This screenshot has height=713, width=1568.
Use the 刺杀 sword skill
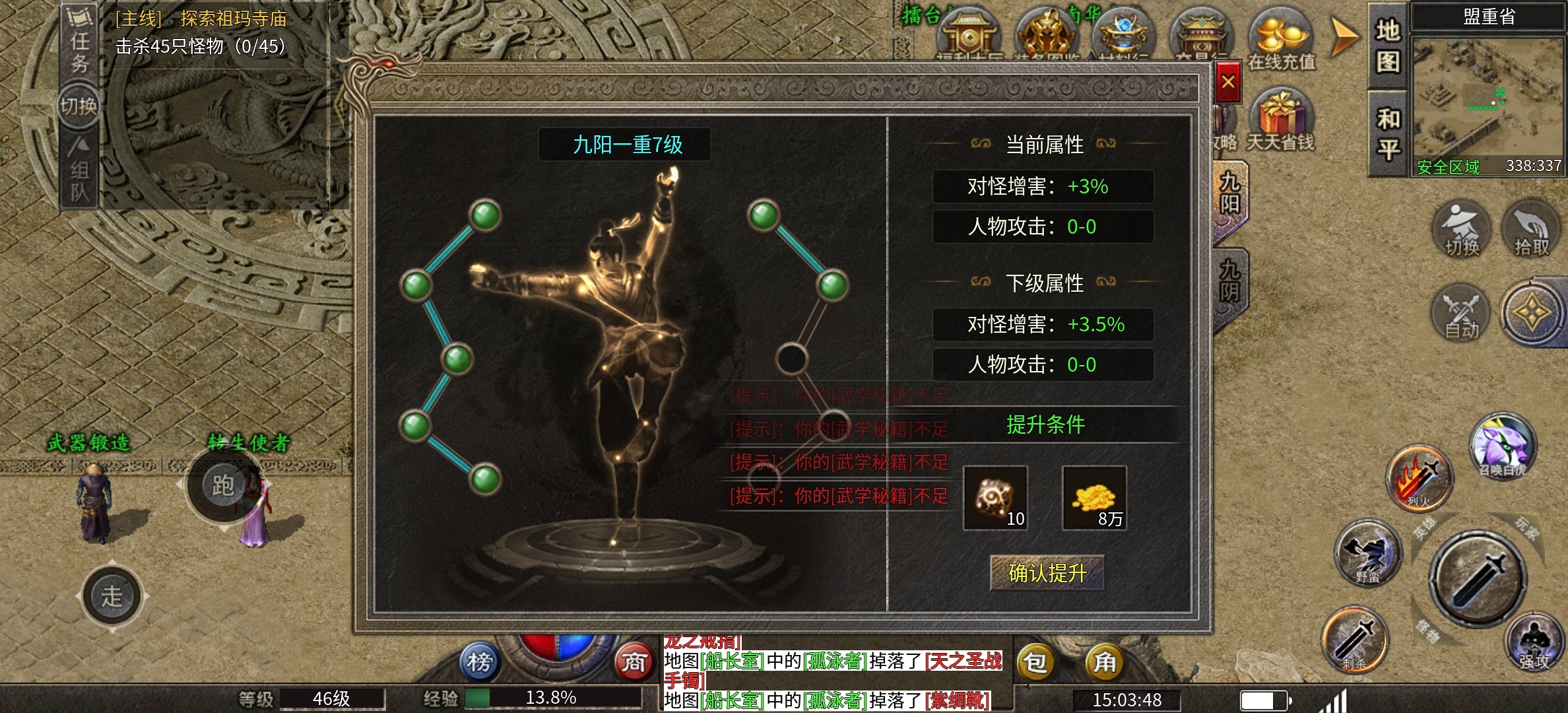coord(1355,640)
